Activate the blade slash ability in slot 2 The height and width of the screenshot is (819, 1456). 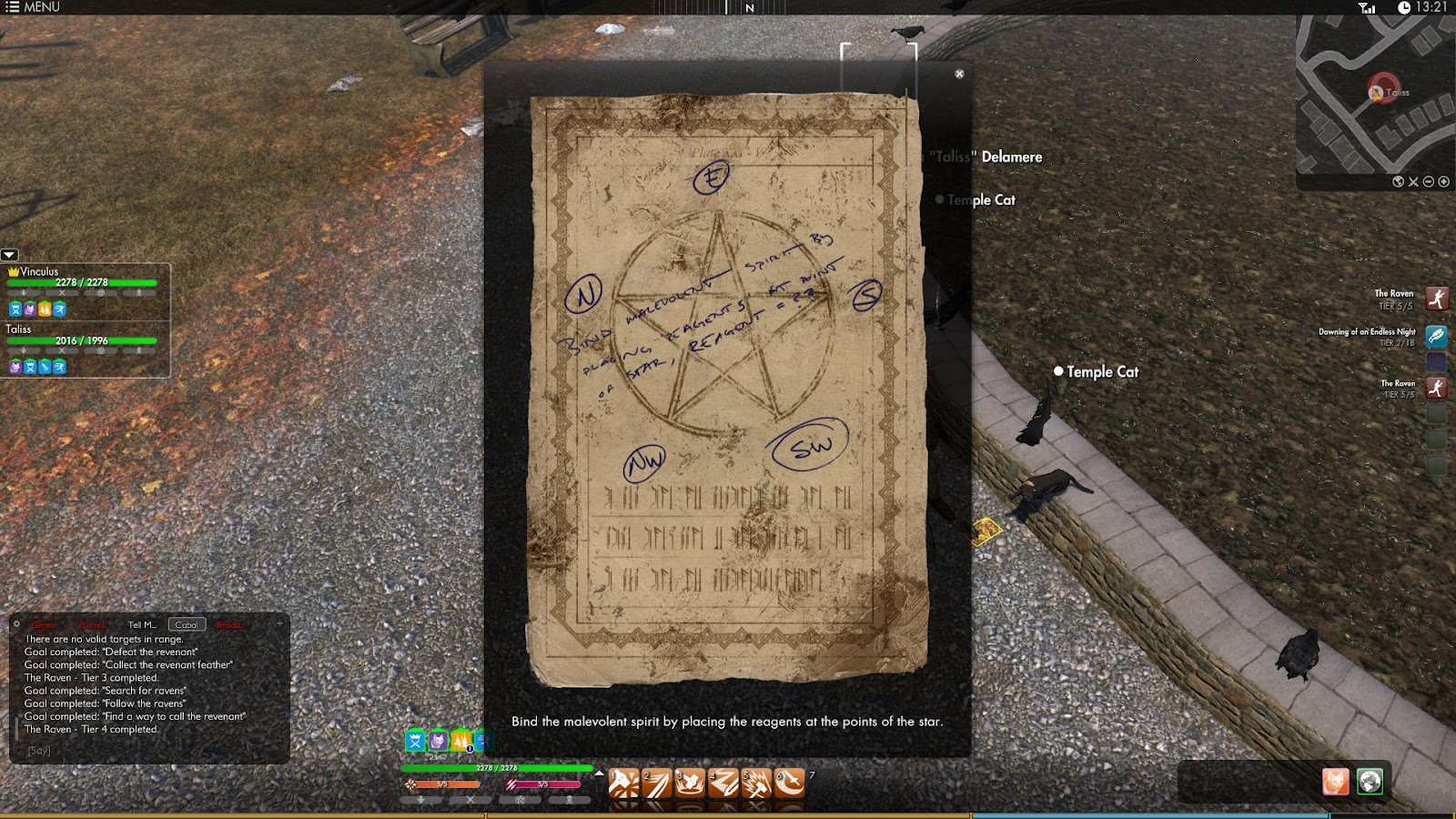coord(657,783)
